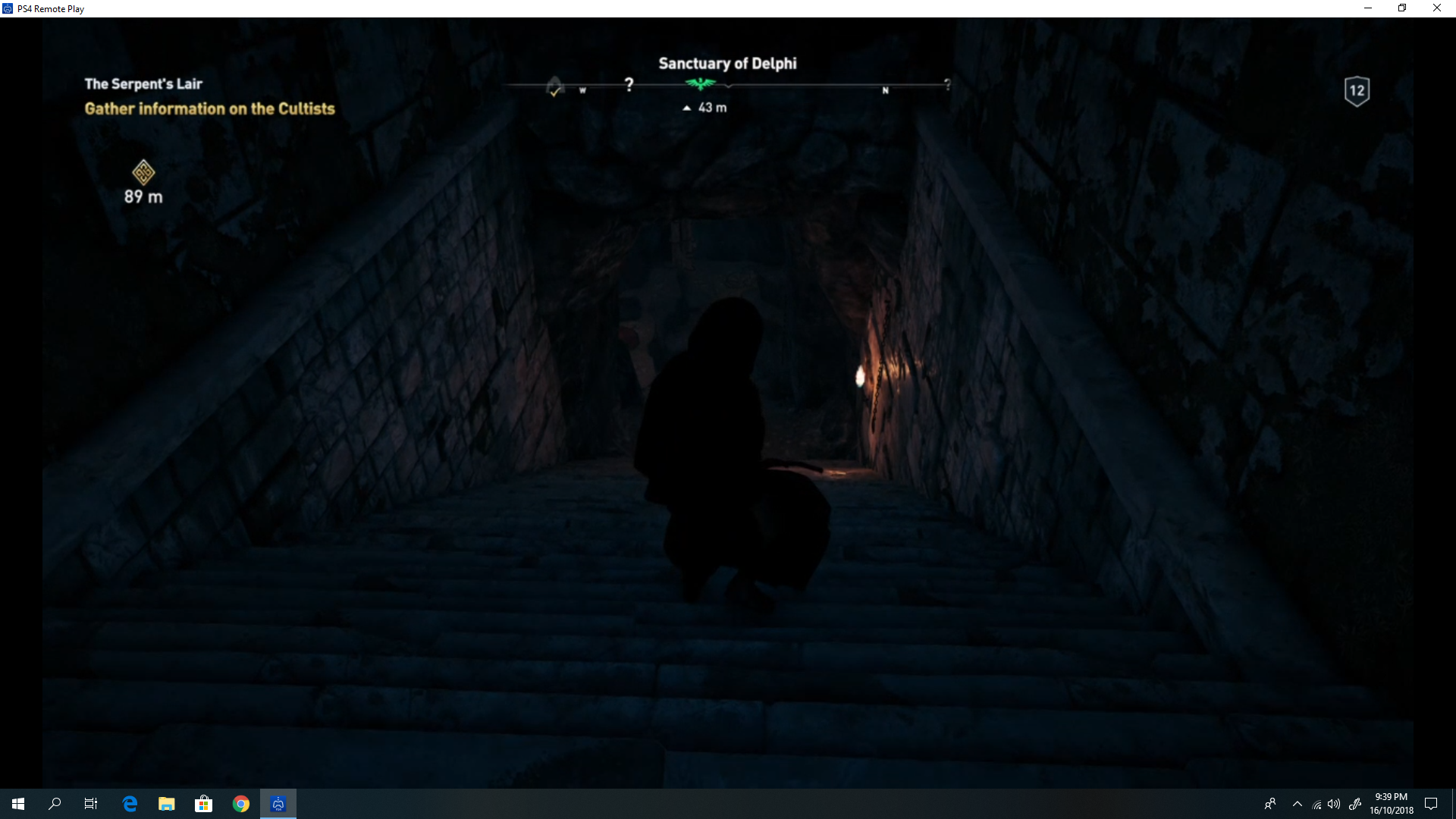Open Windows Ink Workspace
The height and width of the screenshot is (819, 1456).
coord(1356,804)
